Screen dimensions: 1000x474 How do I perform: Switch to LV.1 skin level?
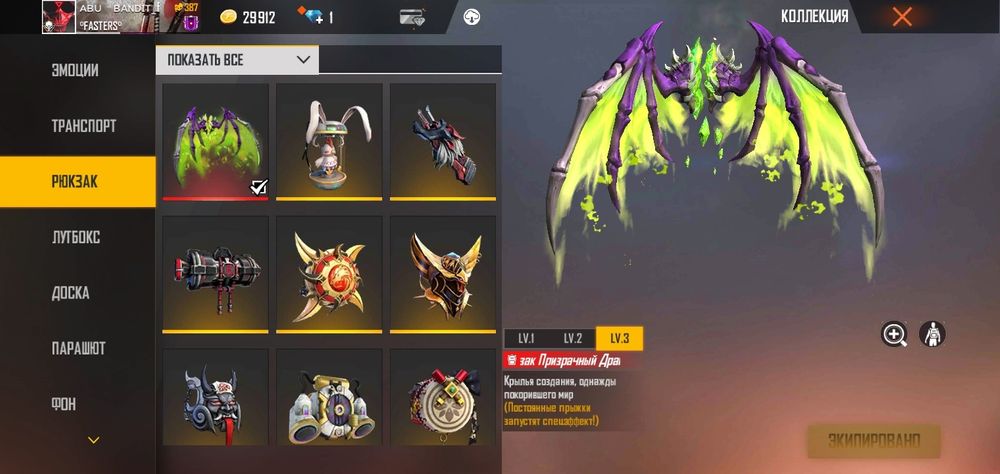(526, 338)
